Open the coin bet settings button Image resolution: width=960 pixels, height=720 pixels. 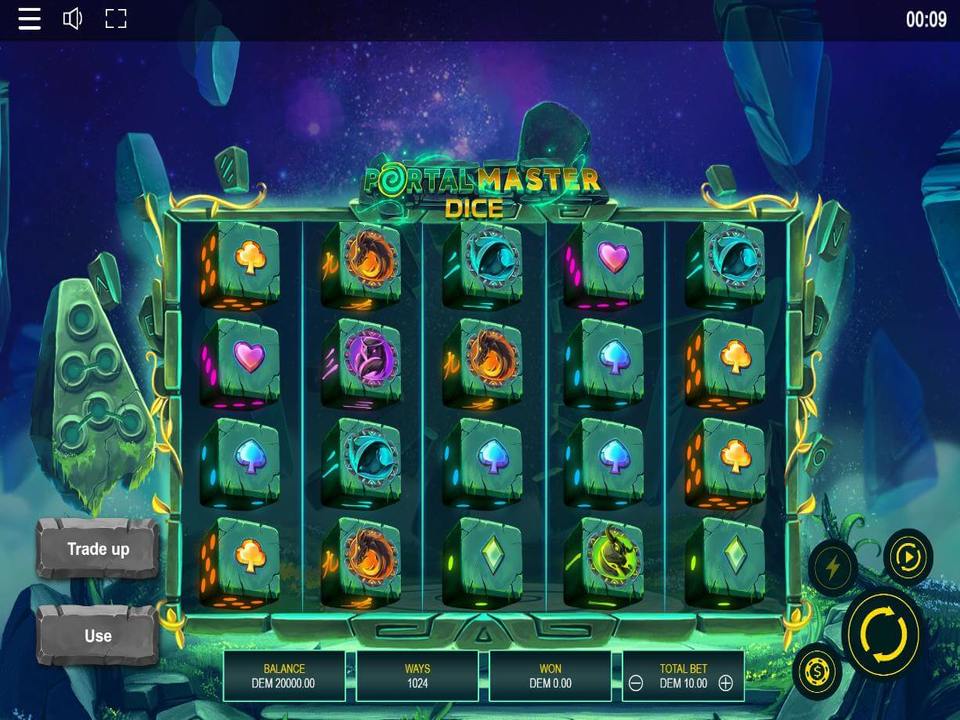pos(816,671)
